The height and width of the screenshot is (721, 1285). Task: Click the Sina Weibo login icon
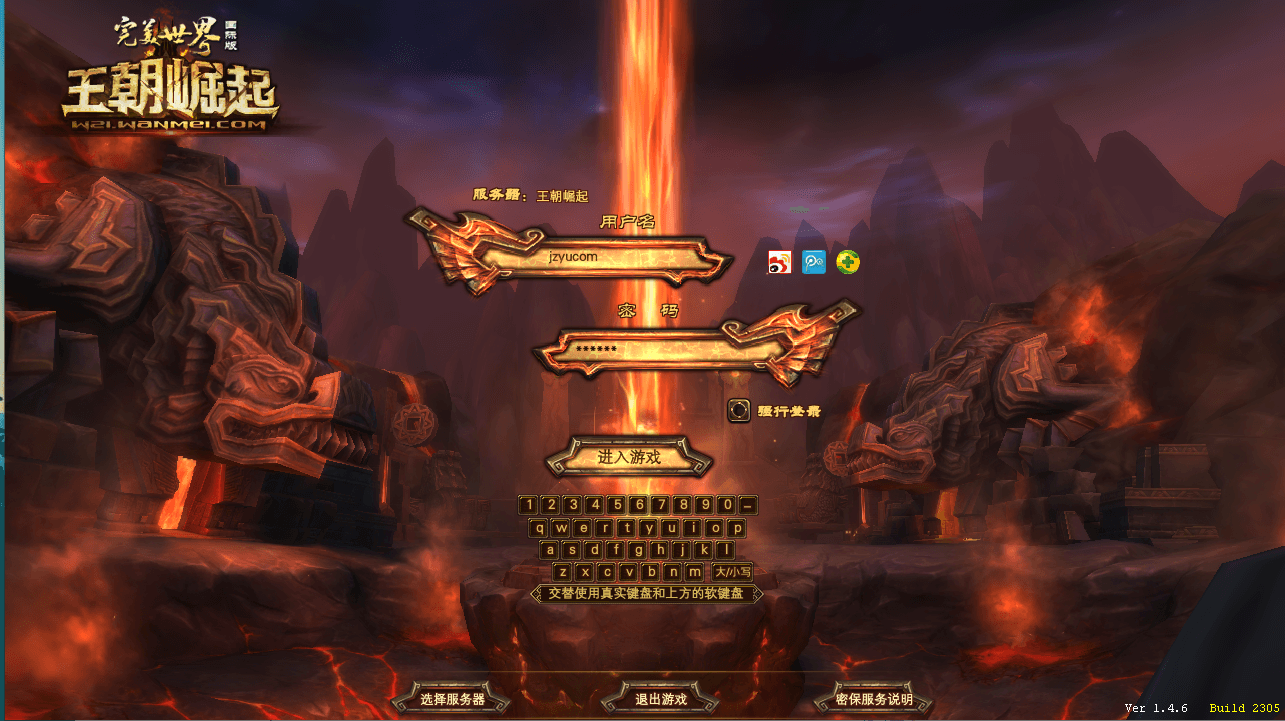click(x=782, y=262)
